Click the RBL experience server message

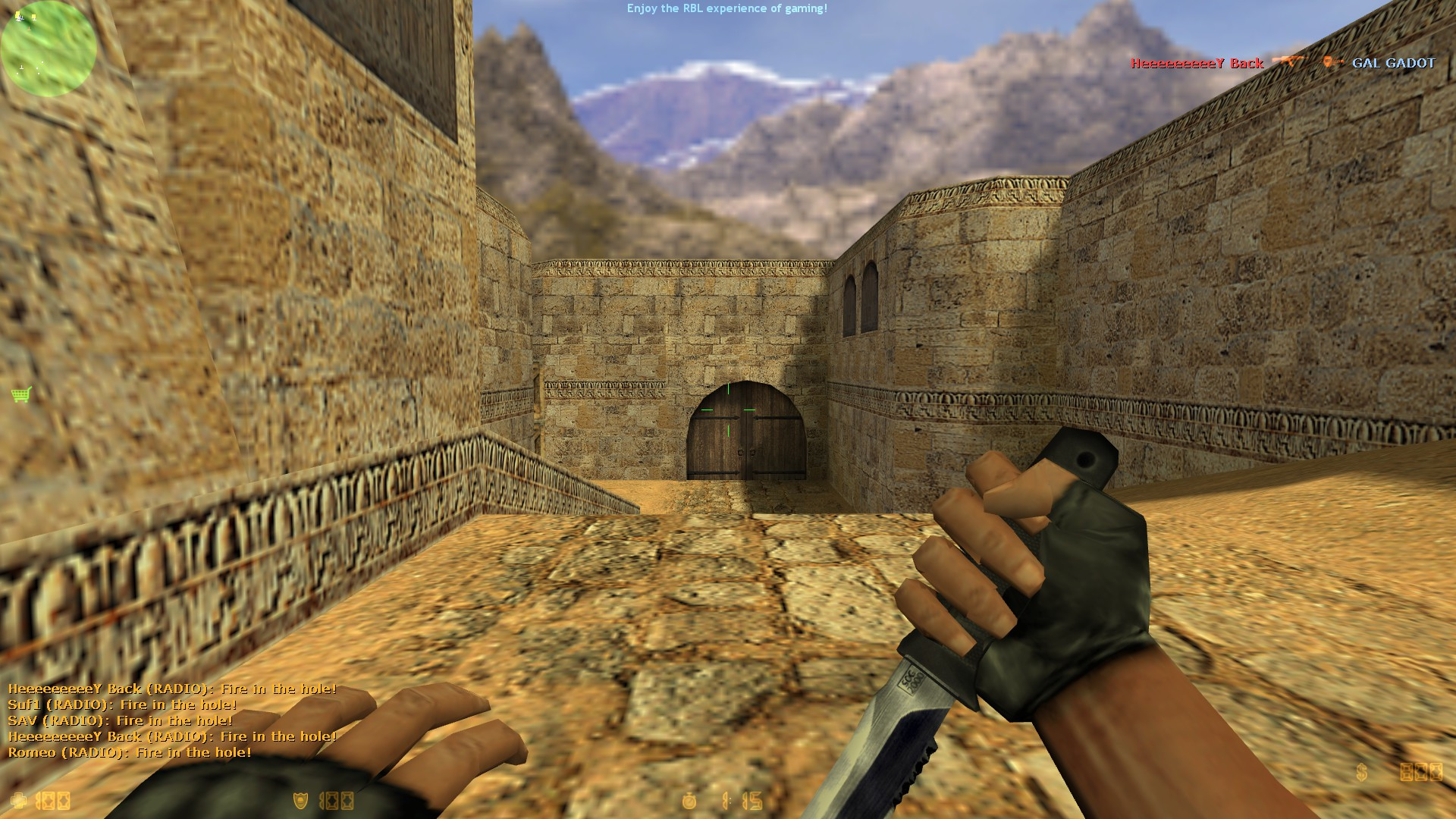click(726, 10)
